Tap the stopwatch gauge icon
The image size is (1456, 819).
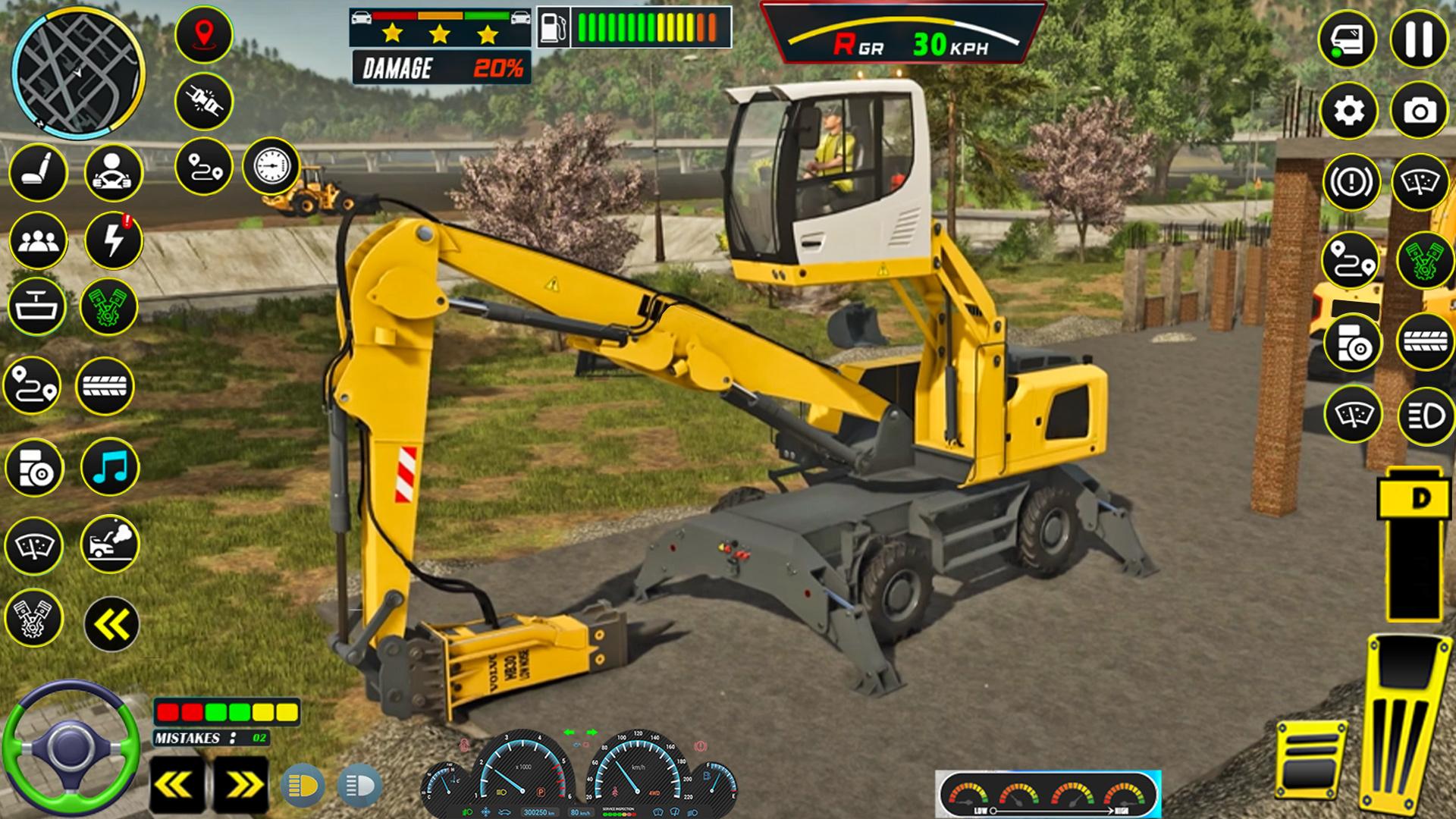271,165
